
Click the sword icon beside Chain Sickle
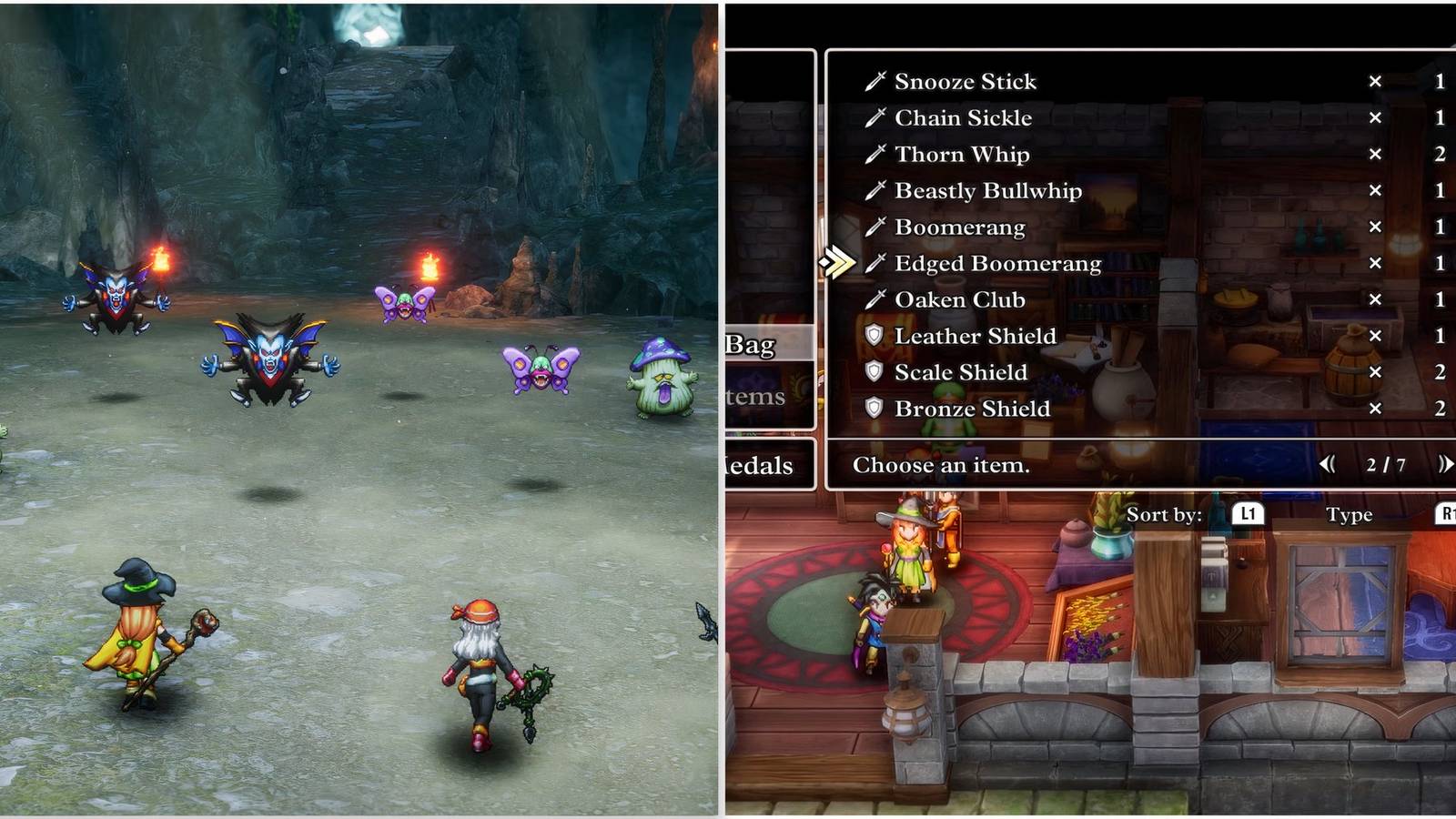tap(873, 117)
